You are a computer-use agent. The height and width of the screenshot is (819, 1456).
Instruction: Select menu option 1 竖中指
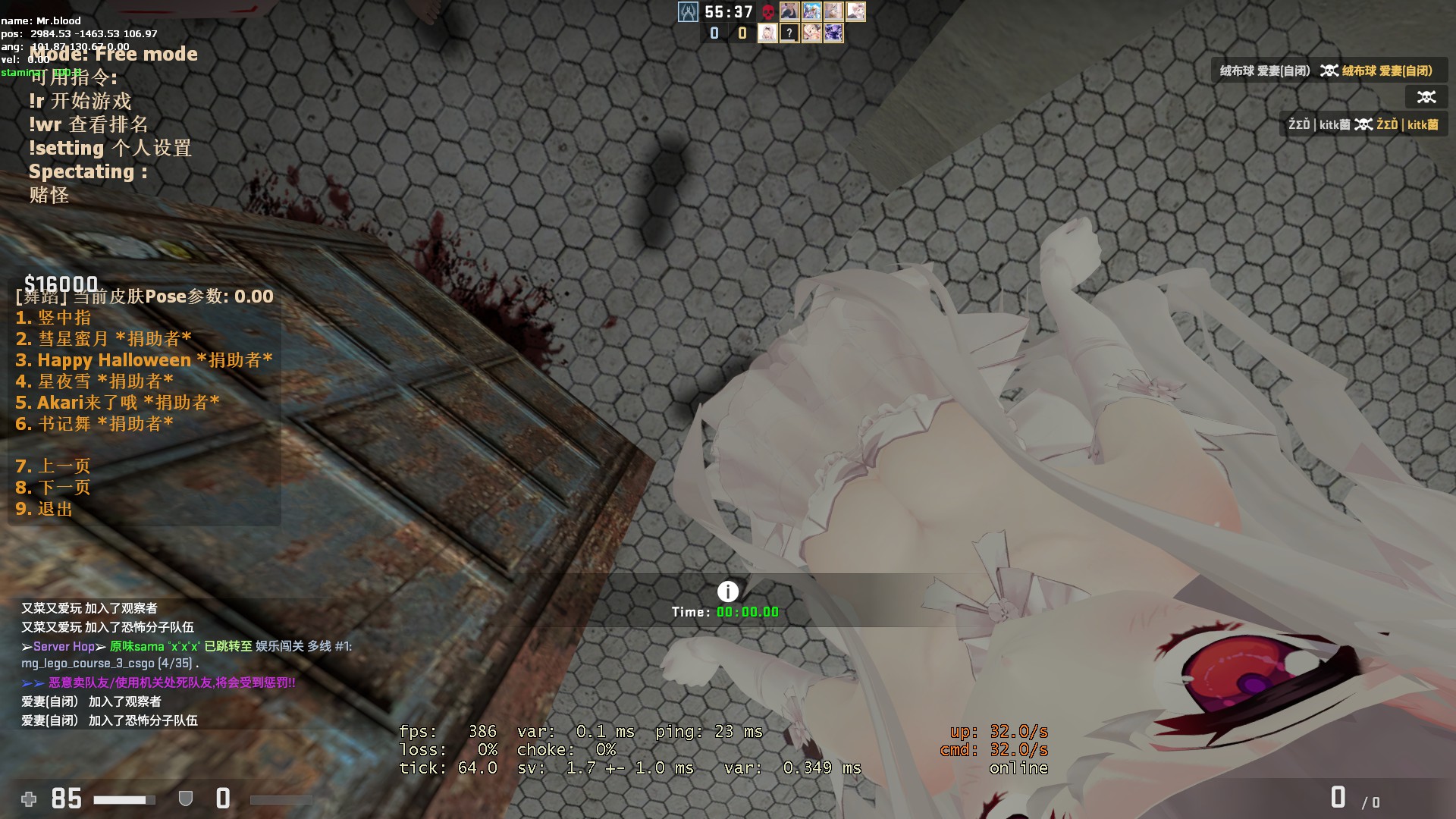click(x=53, y=318)
